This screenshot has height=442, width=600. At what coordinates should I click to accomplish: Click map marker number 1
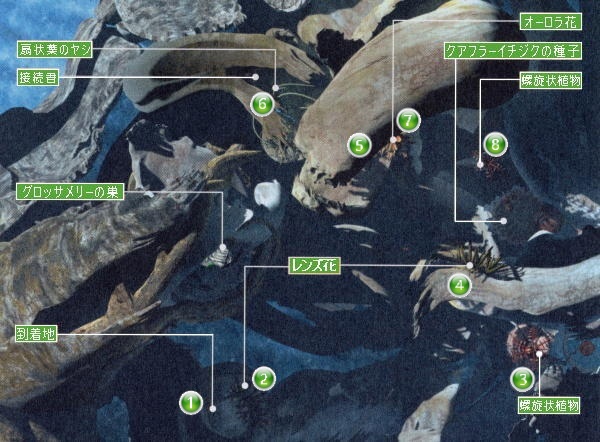[191, 403]
